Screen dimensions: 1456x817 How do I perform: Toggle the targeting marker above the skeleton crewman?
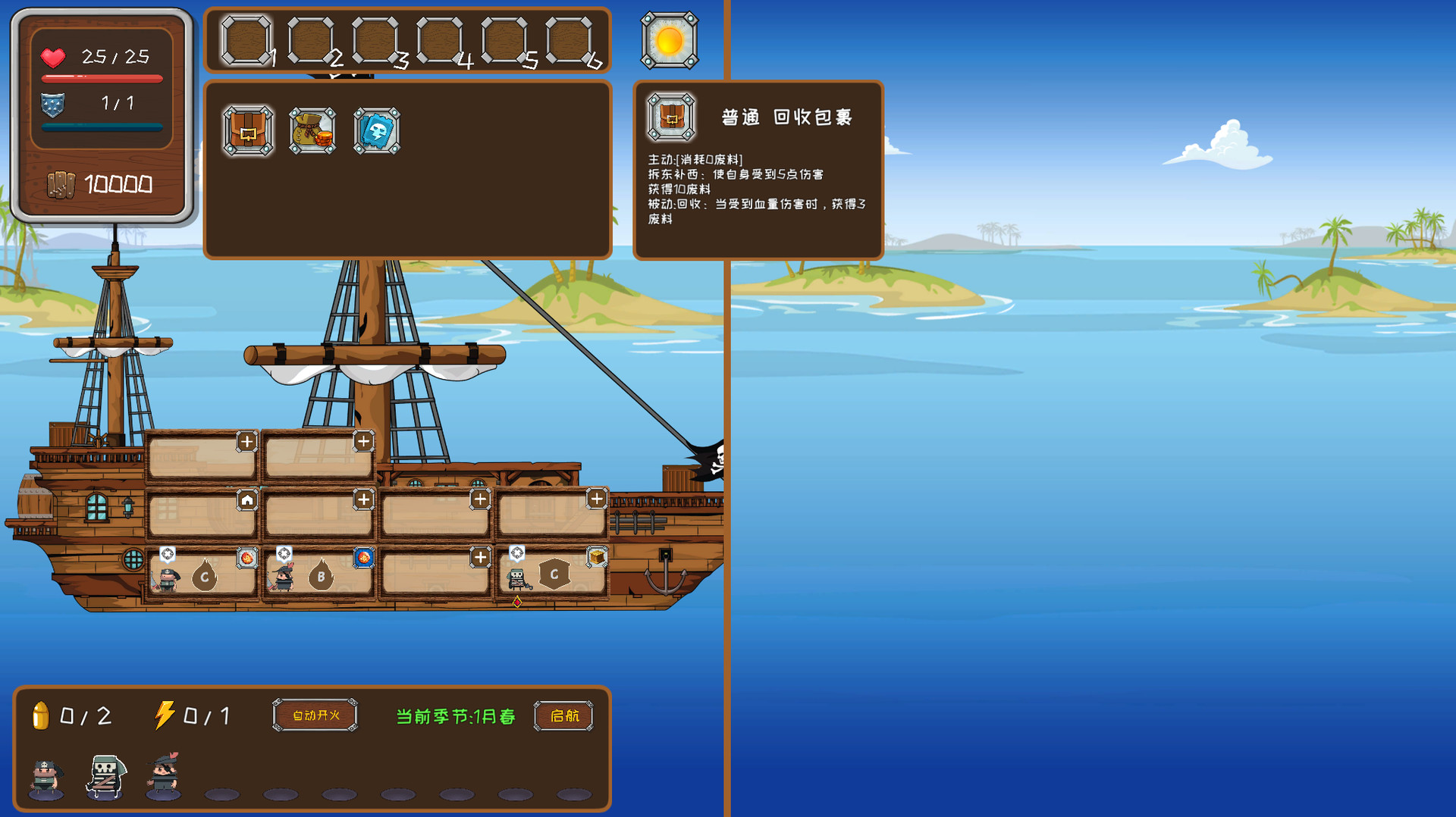518,553
